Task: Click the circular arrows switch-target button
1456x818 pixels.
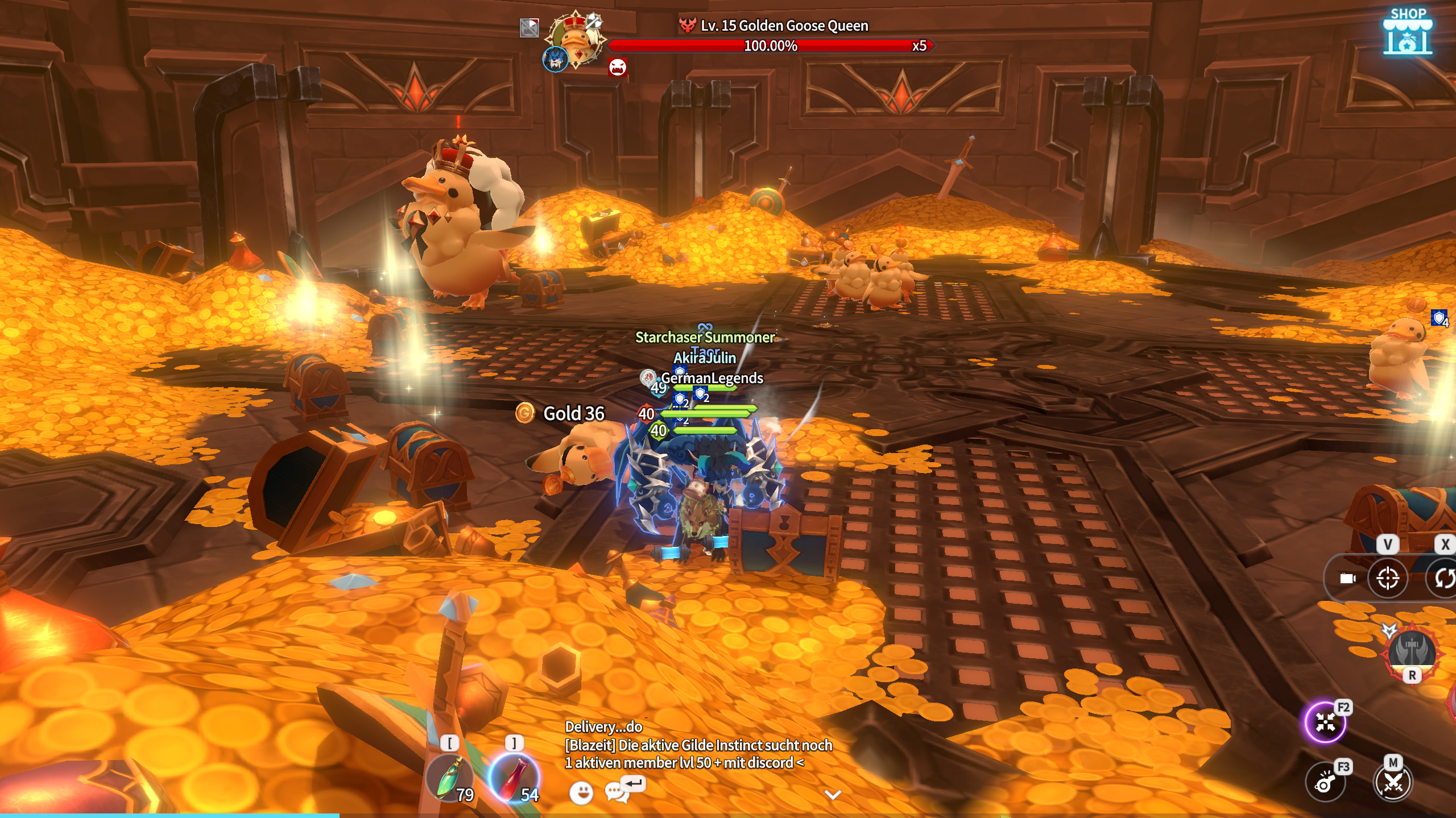Action: pyautogui.click(x=1443, y=579)
